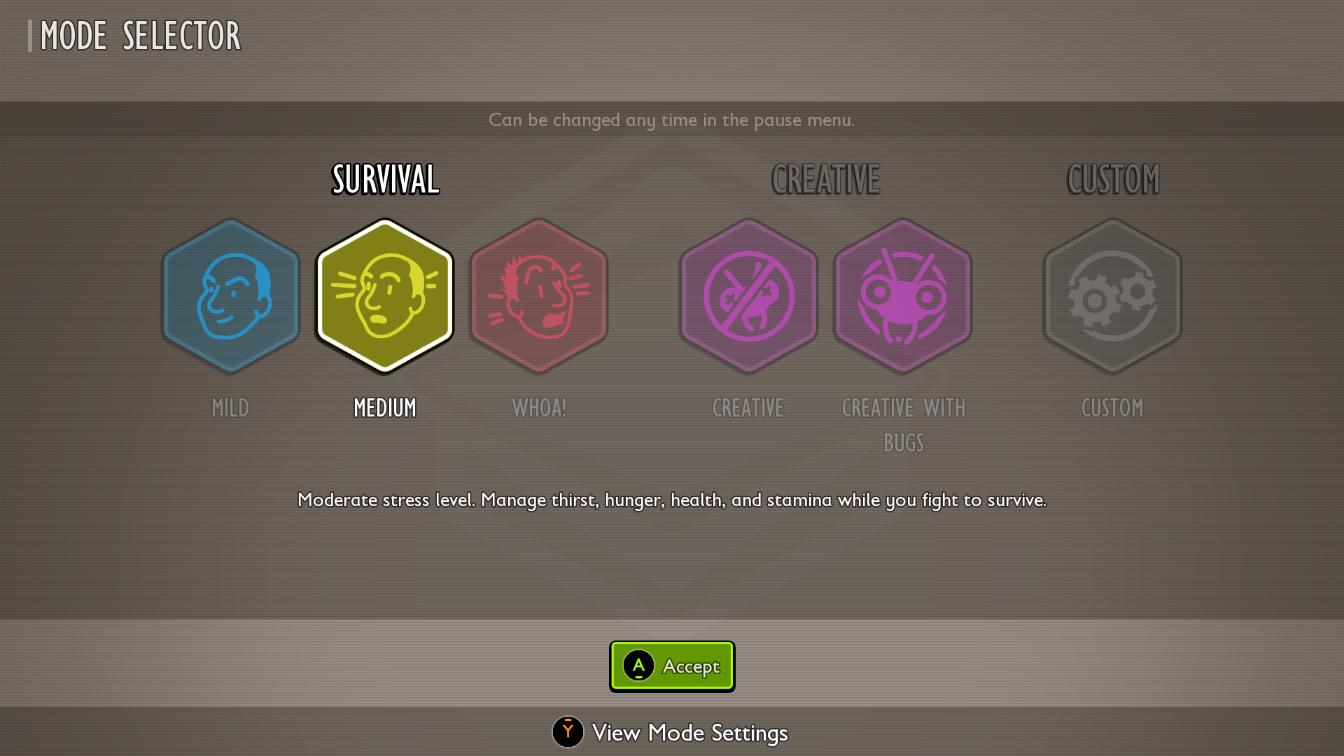Choose the Medium survival mode hexagon
The width and height of the screenshot is (1344, 756).
(x=385, y=296)
